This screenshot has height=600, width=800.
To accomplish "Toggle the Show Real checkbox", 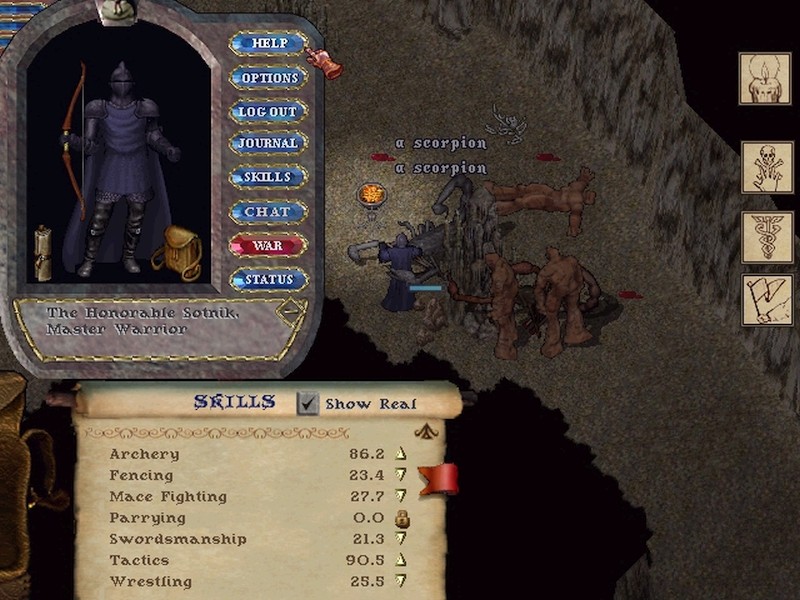I will click(x=308, y=403).
